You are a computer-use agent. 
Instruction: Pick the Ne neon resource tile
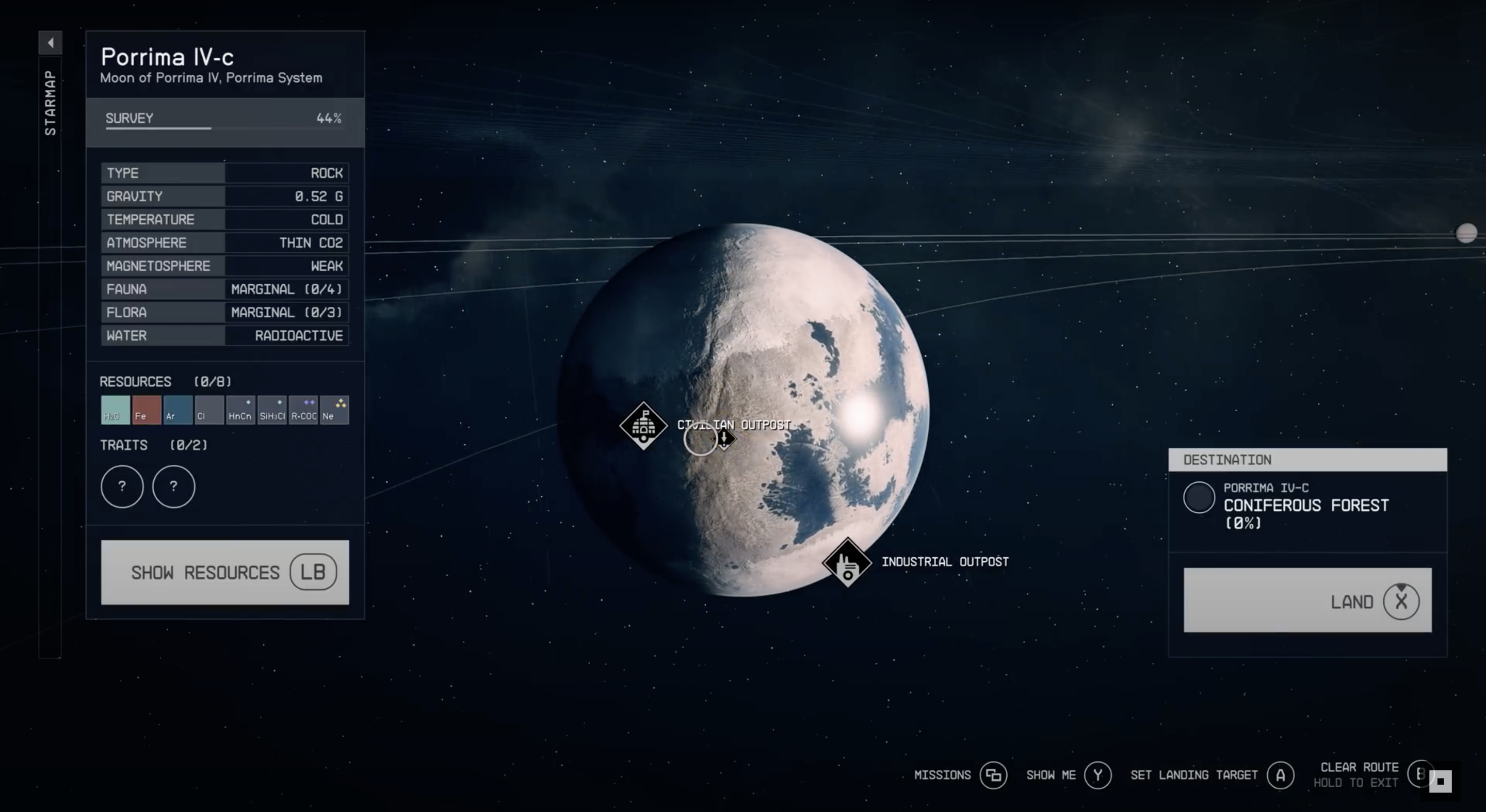click(x=334, y=410)
